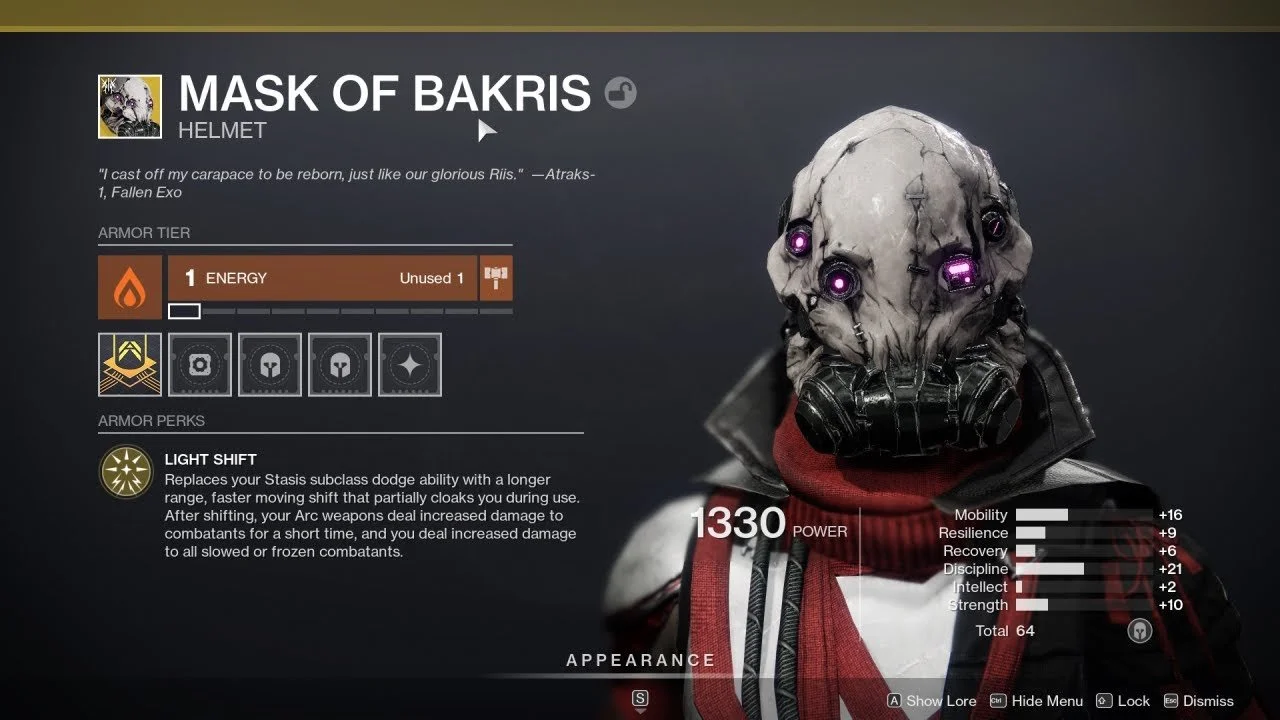Open the four-pointed star mod slot
The width and height of the screenshot is (1280, 720).
[x=410, y=364]
